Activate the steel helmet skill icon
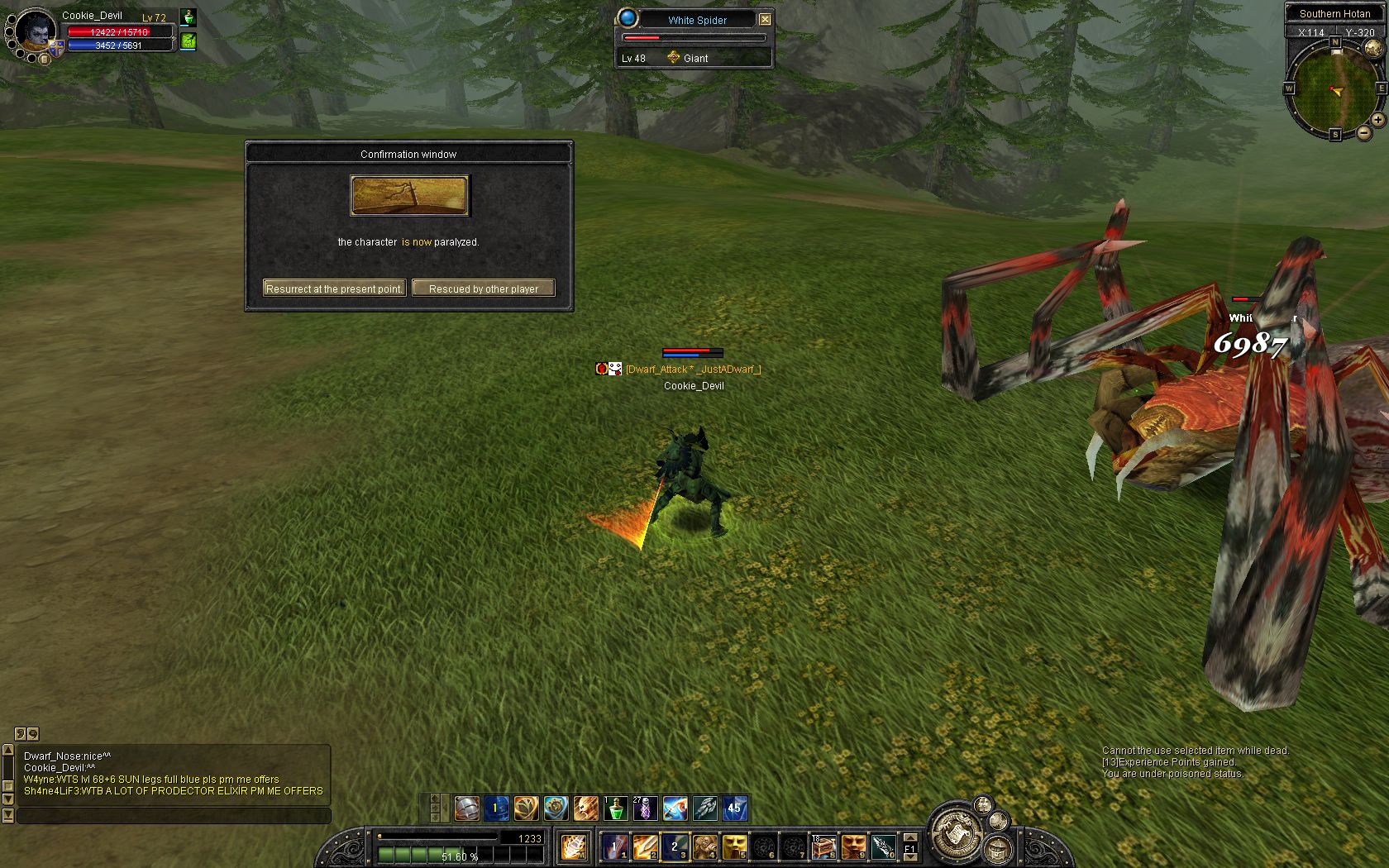 [x=466, y=808]
